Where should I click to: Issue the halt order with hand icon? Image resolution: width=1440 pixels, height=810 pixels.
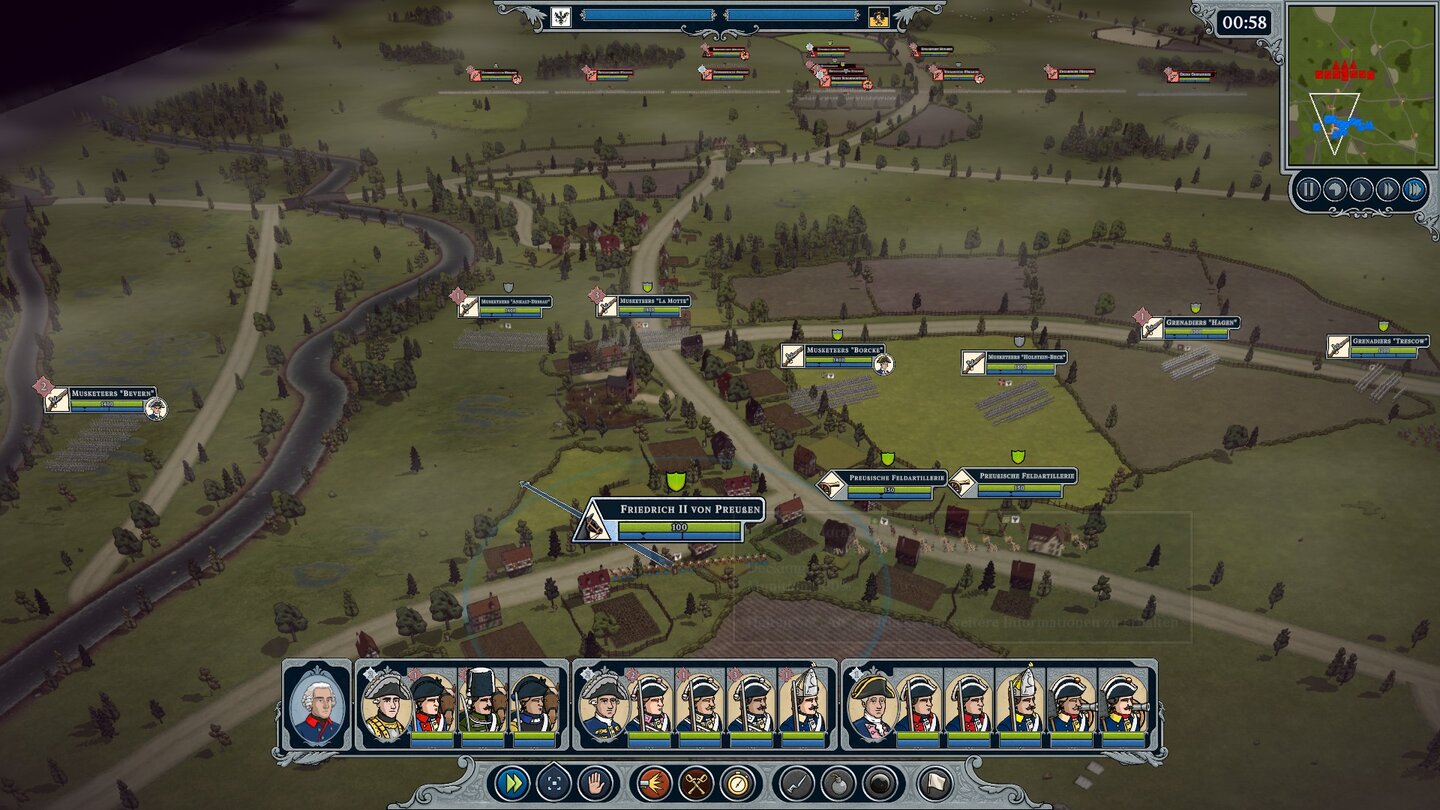click(x=597, y=783)
